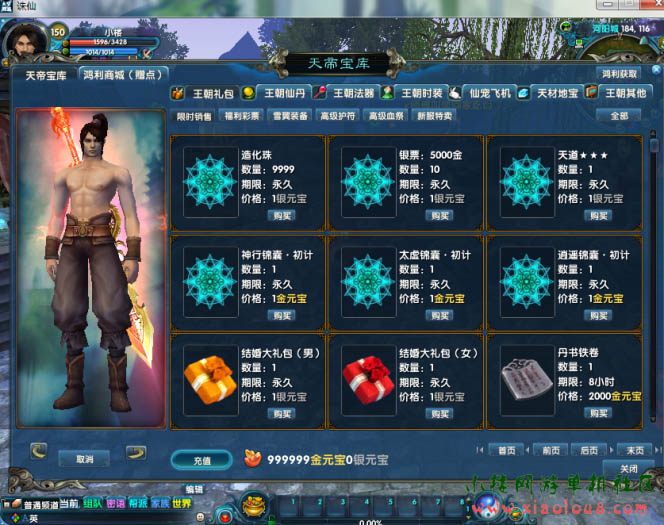This screenshot has width=664, height=525.
Task: Open the 天材地宝 category tab
Action: pyautogui.click(x=557, y=93)
